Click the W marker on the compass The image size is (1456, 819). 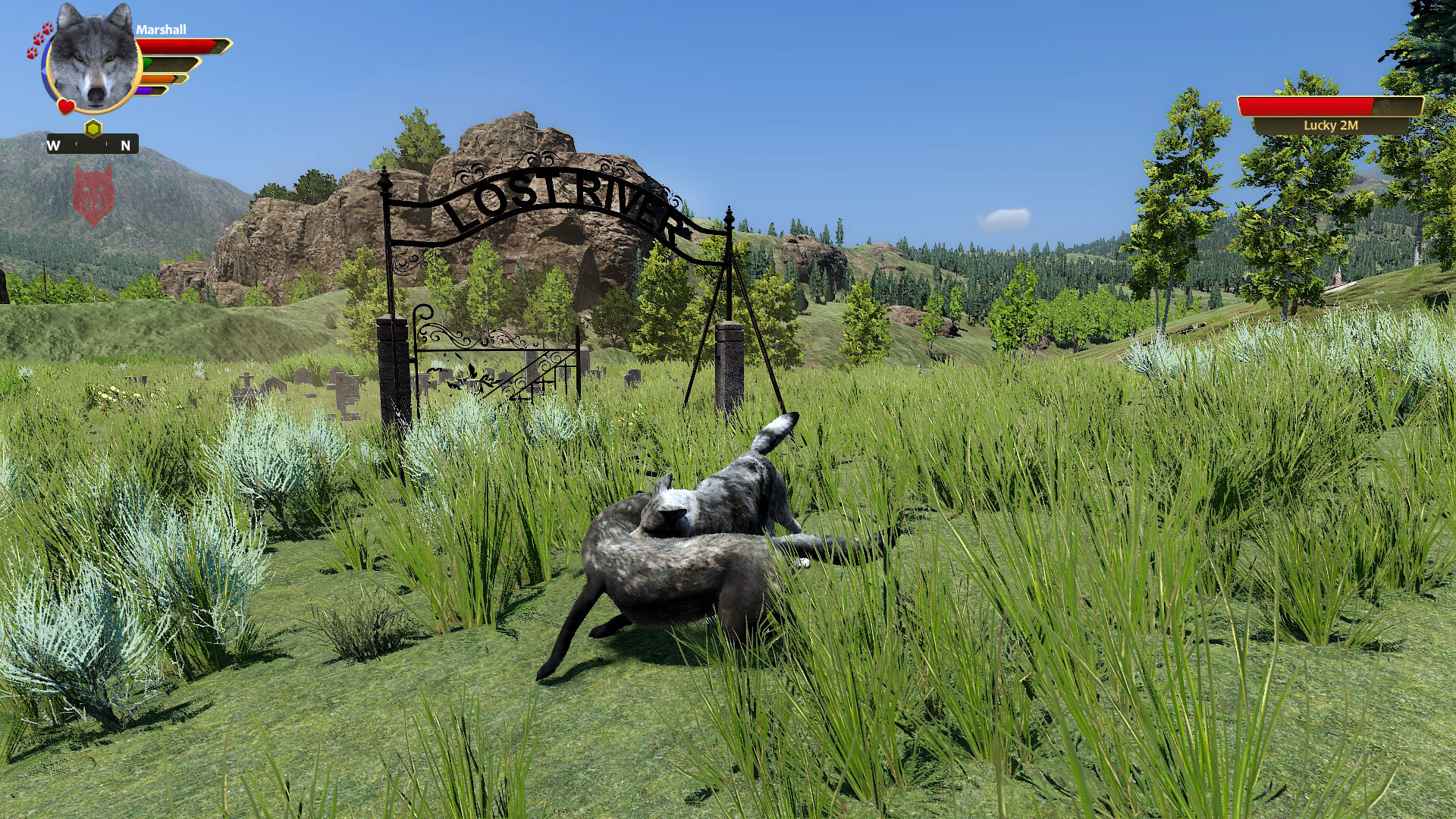[53, 146]
